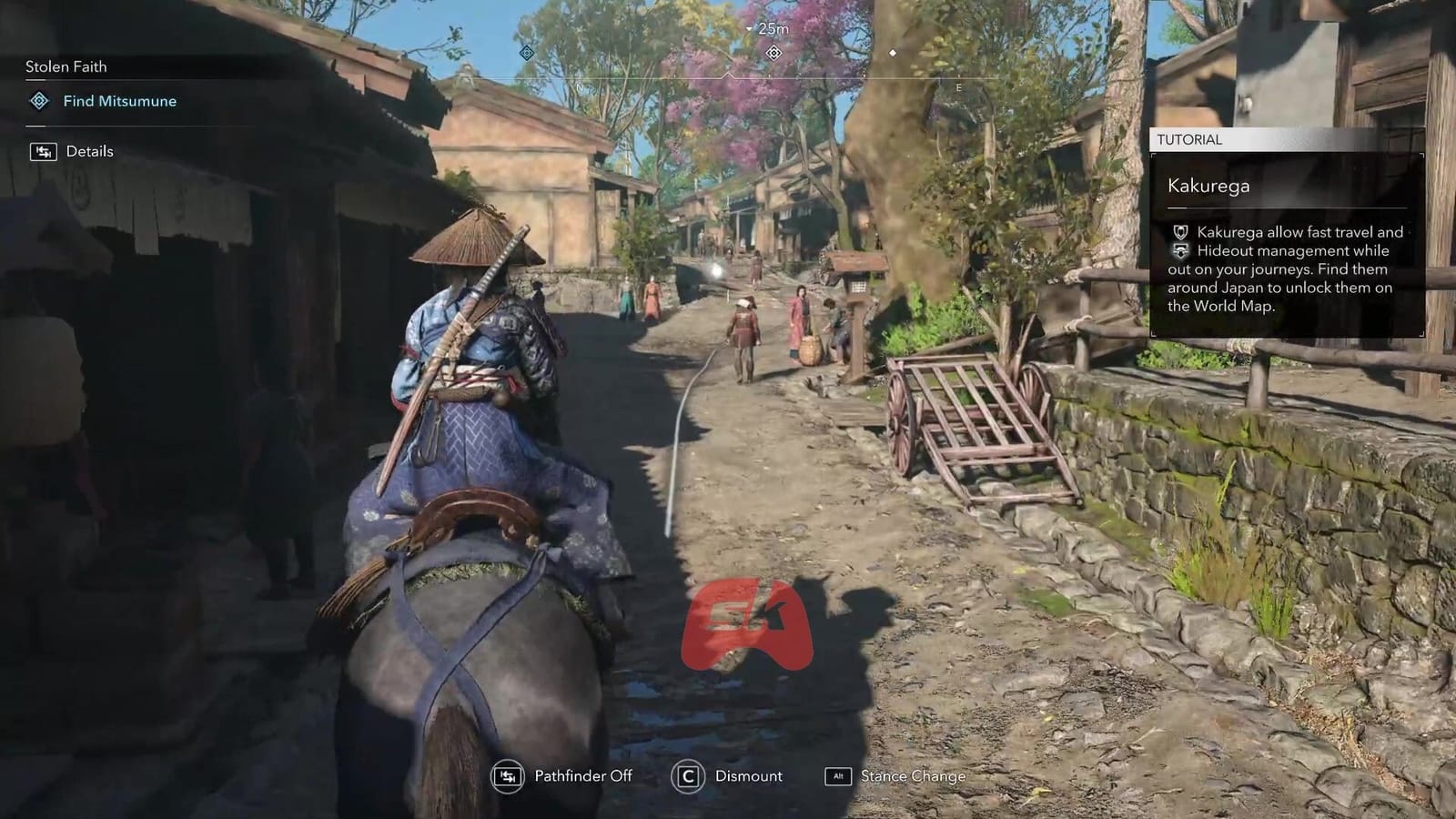This screenshot has width=1456, height=819.
Task: Select the shield icon in the Kakurega tutorial
Action: [1178, 233]
